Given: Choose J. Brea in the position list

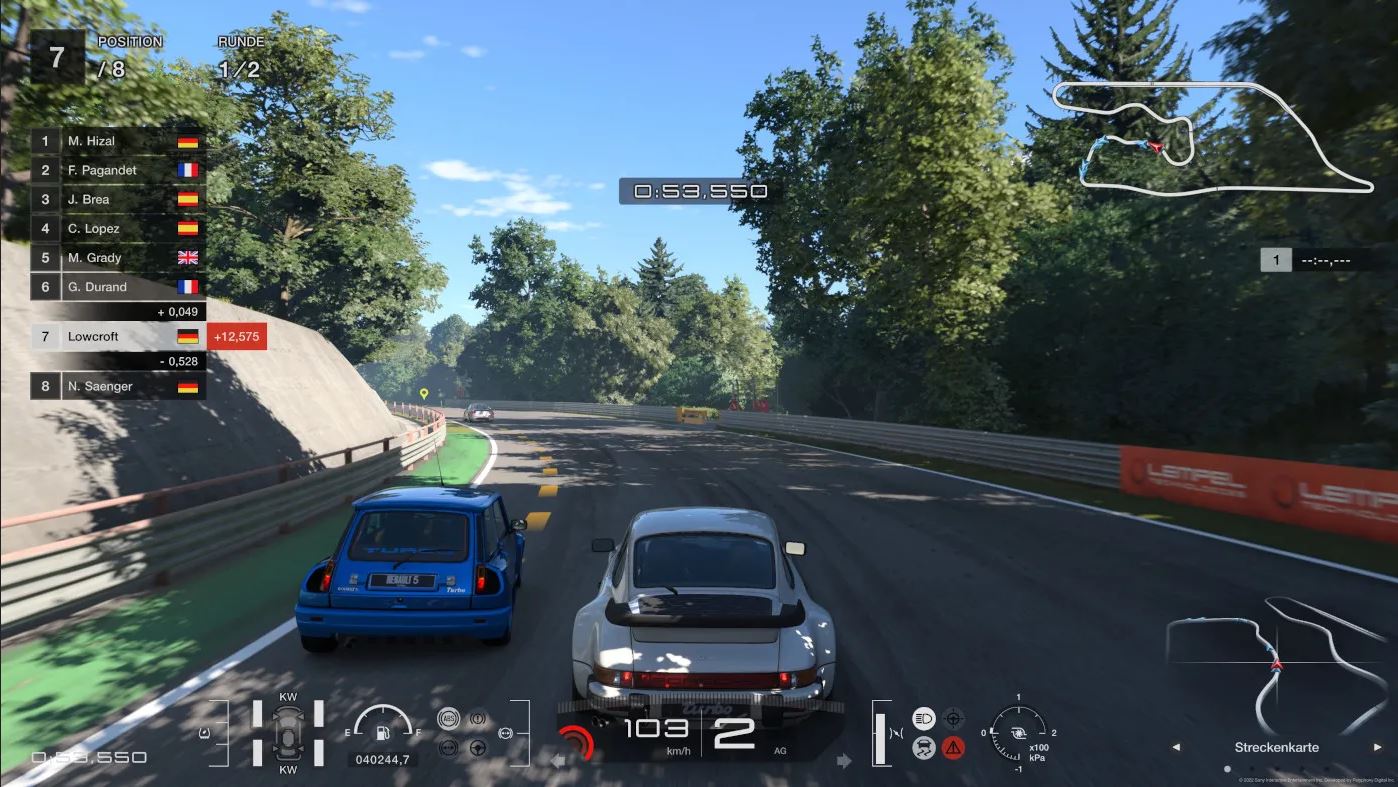Looking at the screenshot, I should [118, 199].
